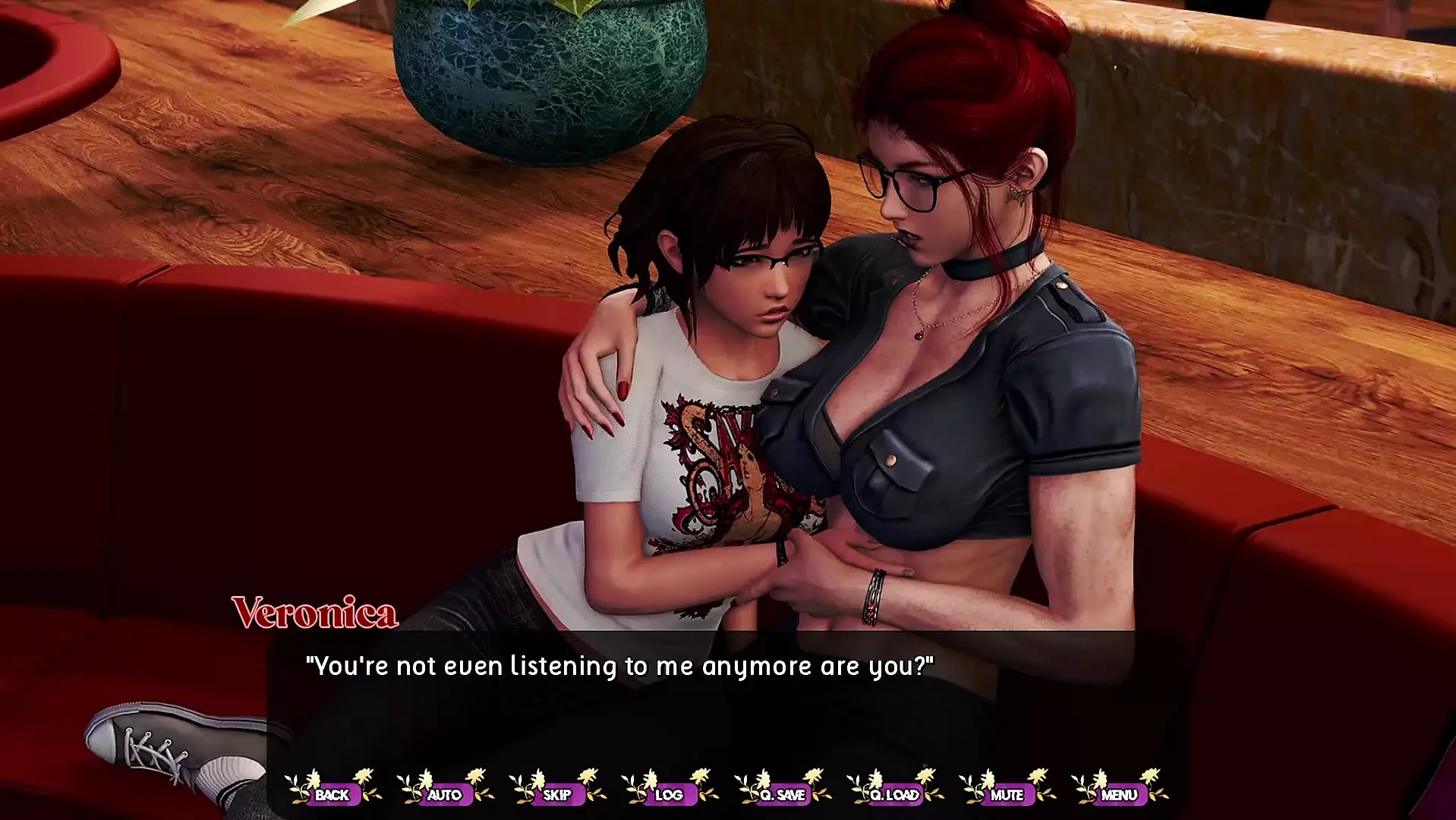
Task: Activate the SKIP button
Action: point(556,794)
